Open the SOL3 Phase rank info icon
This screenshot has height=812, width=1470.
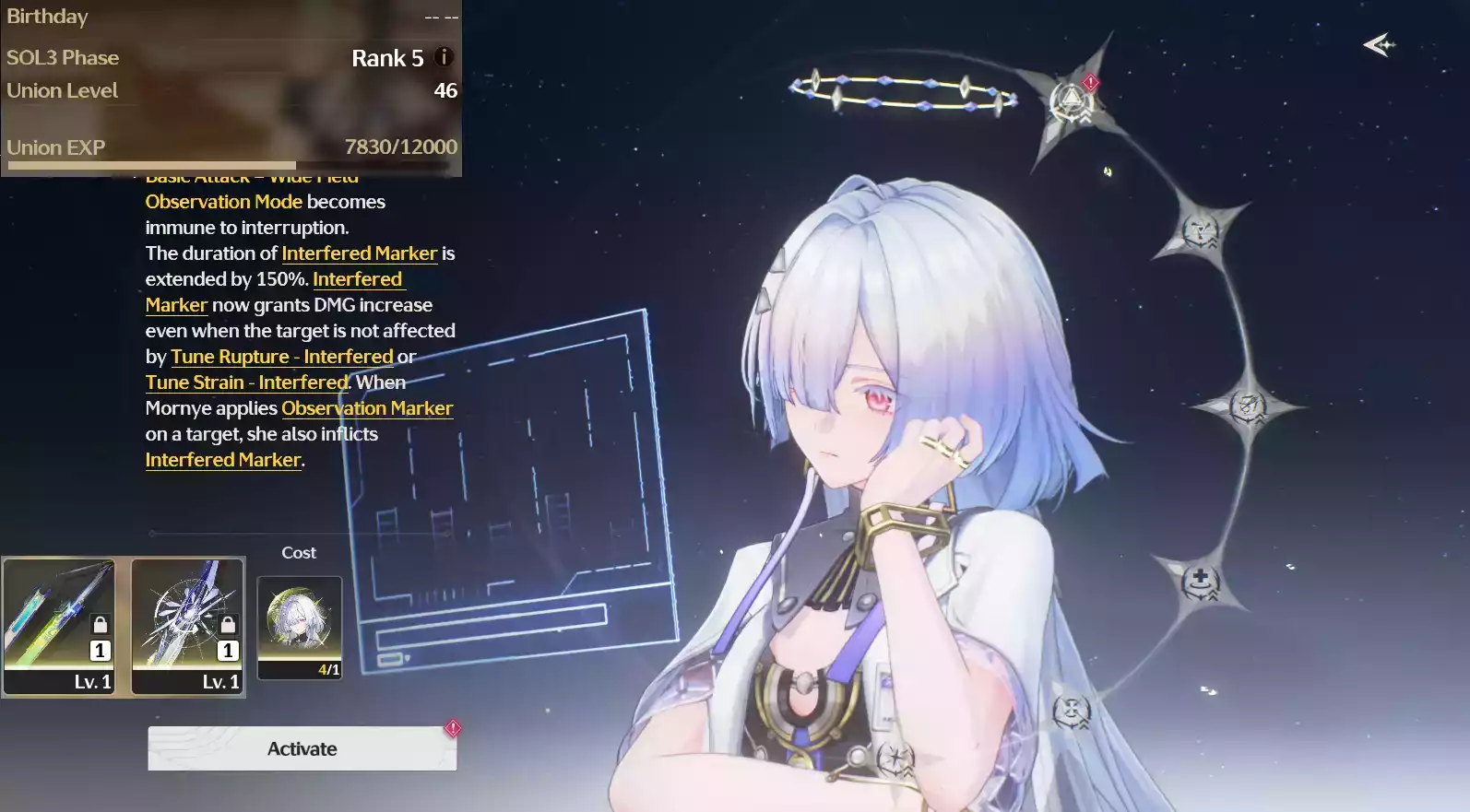[444, 57]
